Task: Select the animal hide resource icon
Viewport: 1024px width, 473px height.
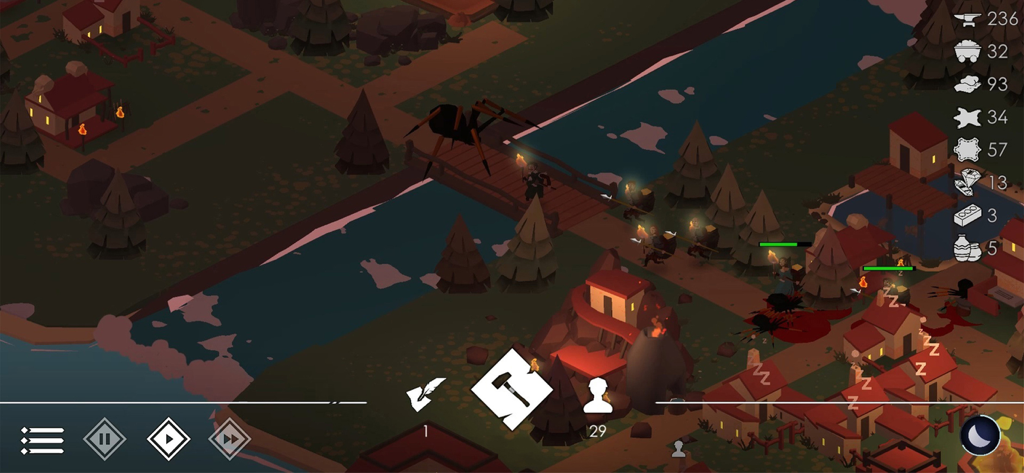Action: click(x=966, y=117)
